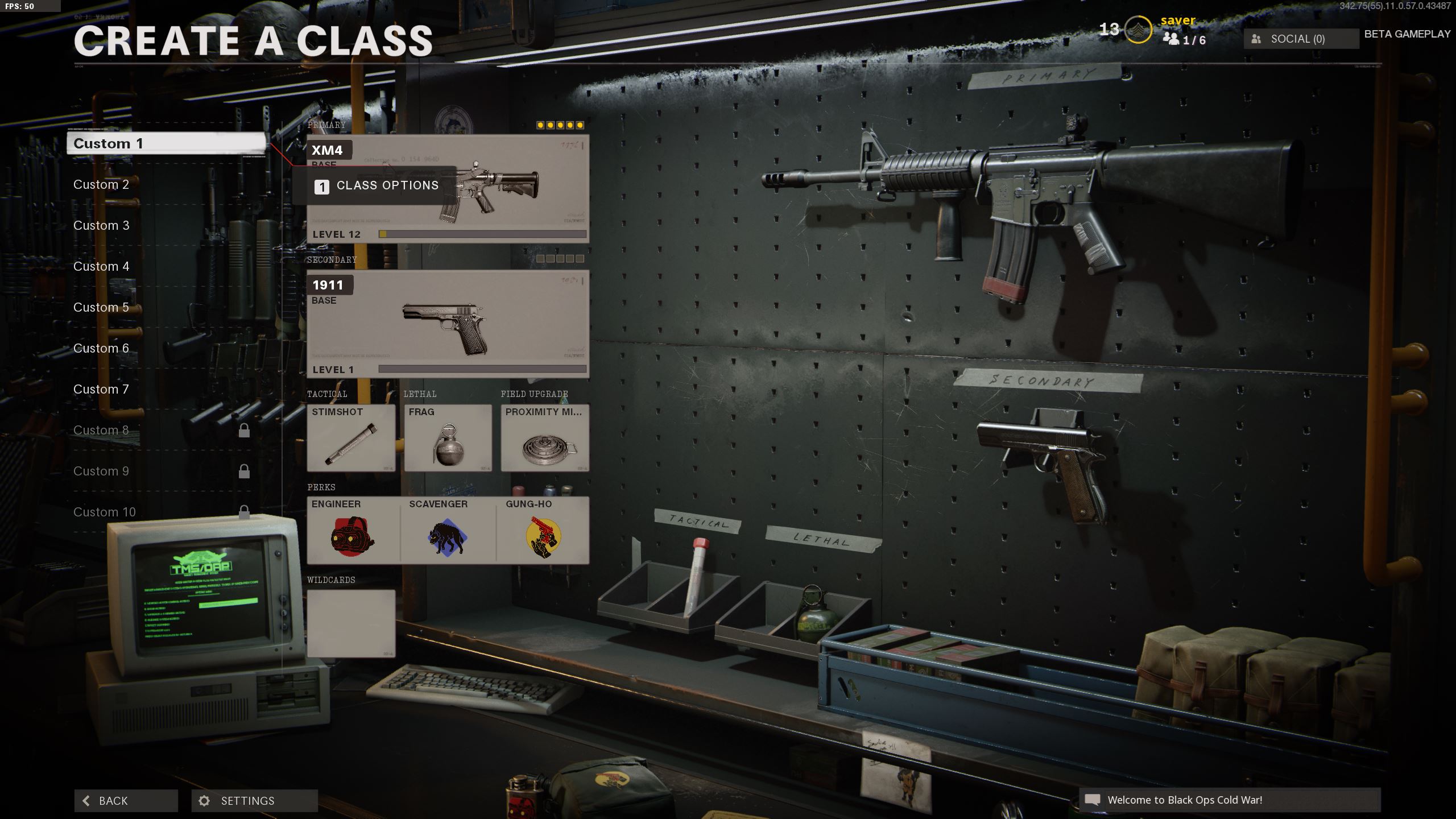Select the Stimshot tactical slot
Screen dimensions: 1456x819
351,438
